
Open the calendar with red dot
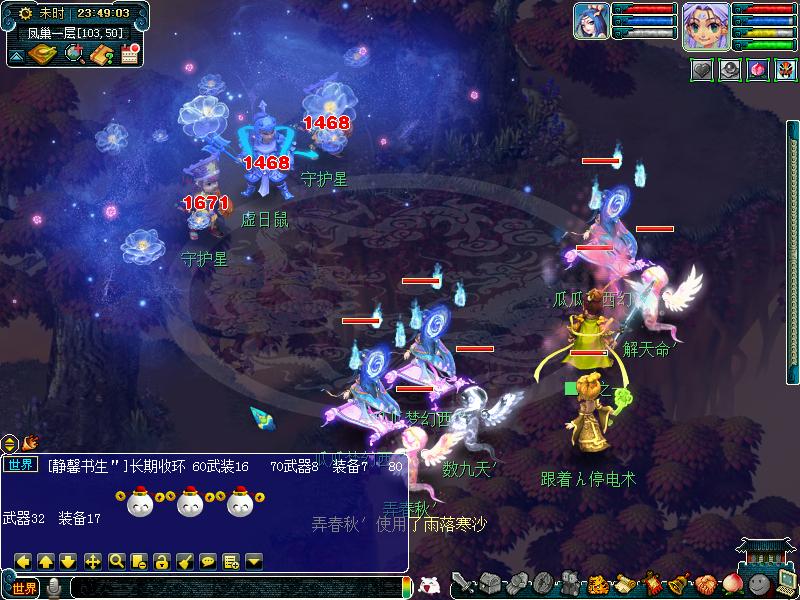130,54
